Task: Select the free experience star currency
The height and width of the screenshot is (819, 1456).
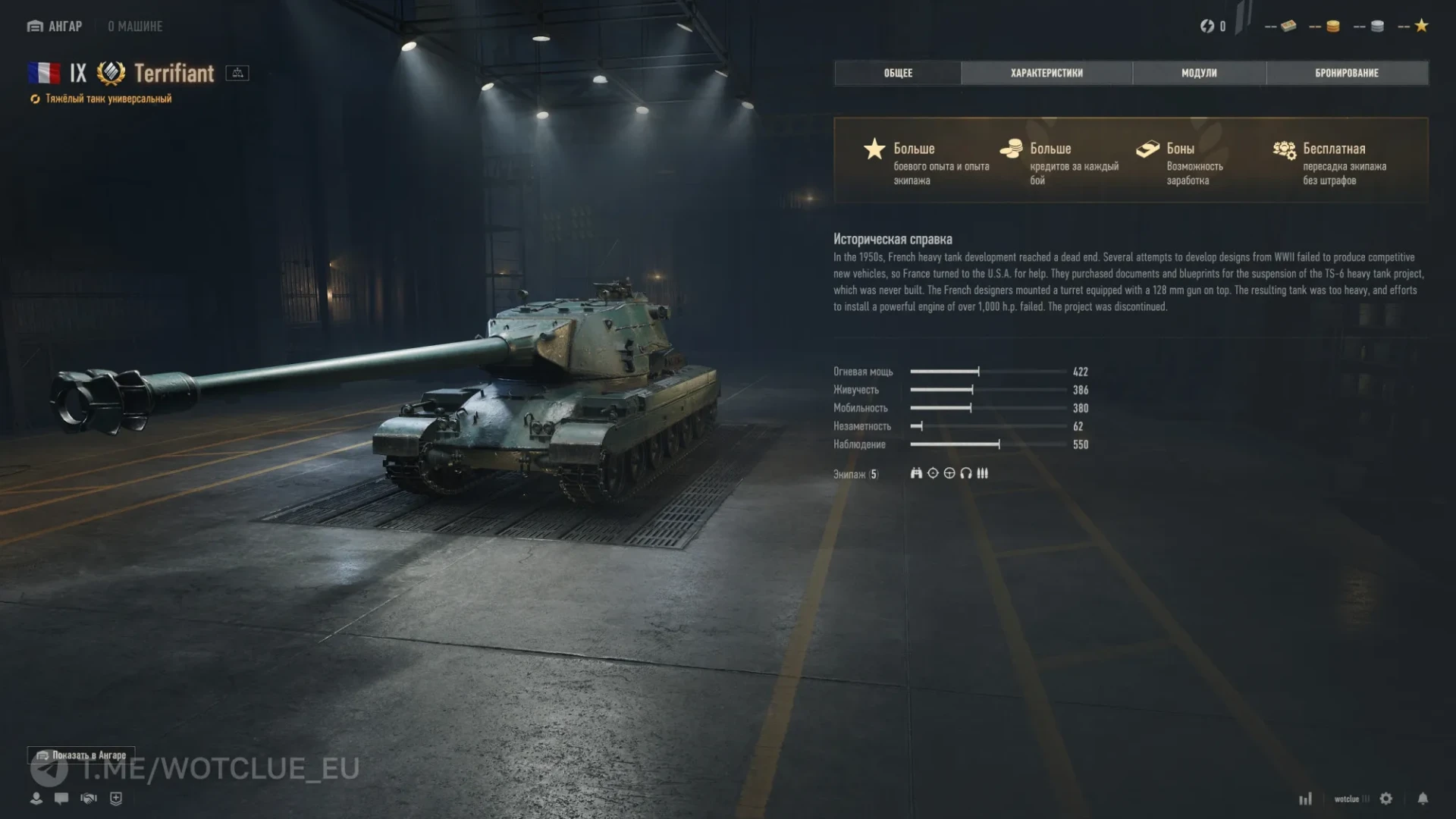Action: coord(1421,26)
